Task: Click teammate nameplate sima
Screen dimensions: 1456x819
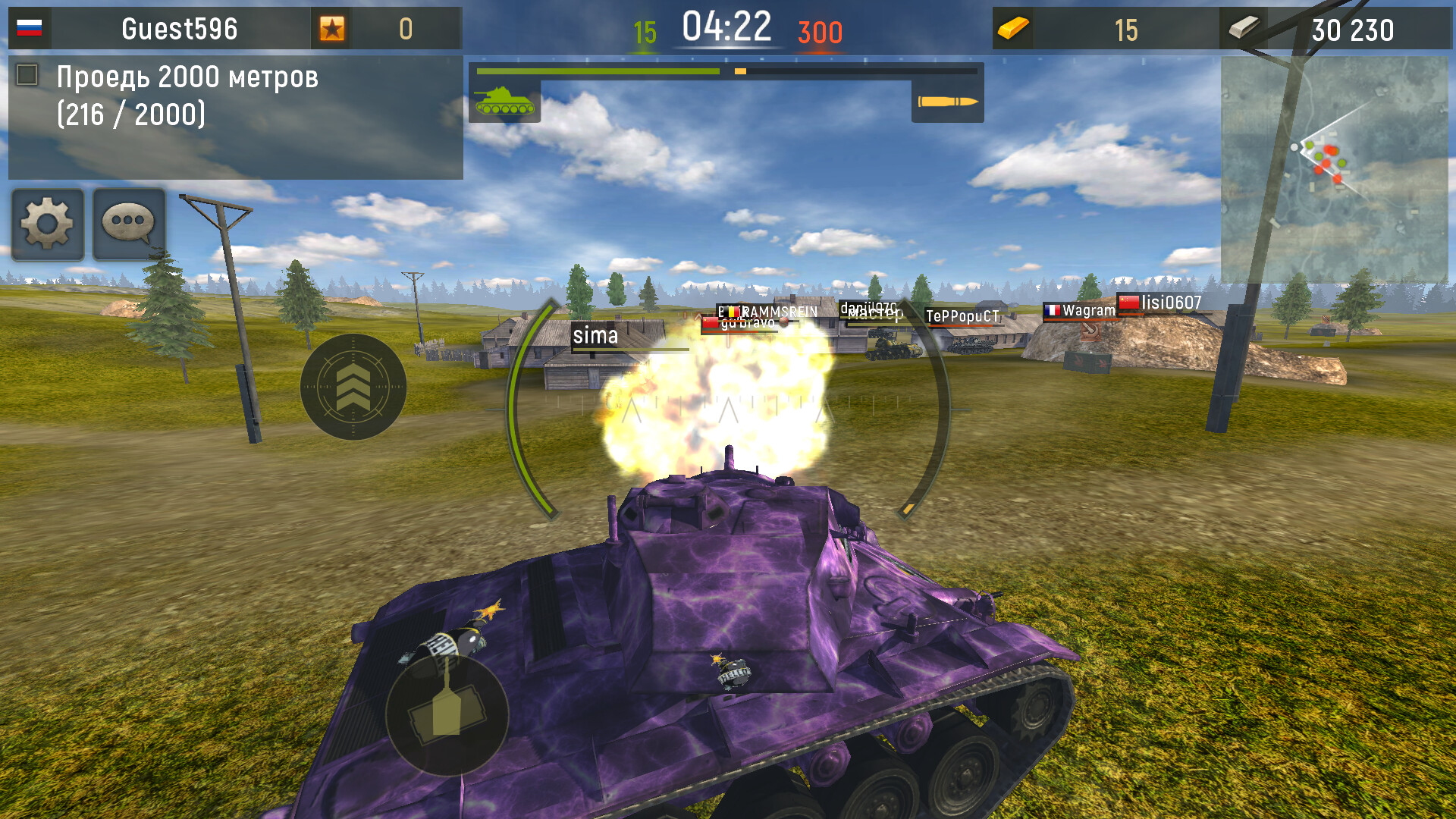Action: click(596, 336)
